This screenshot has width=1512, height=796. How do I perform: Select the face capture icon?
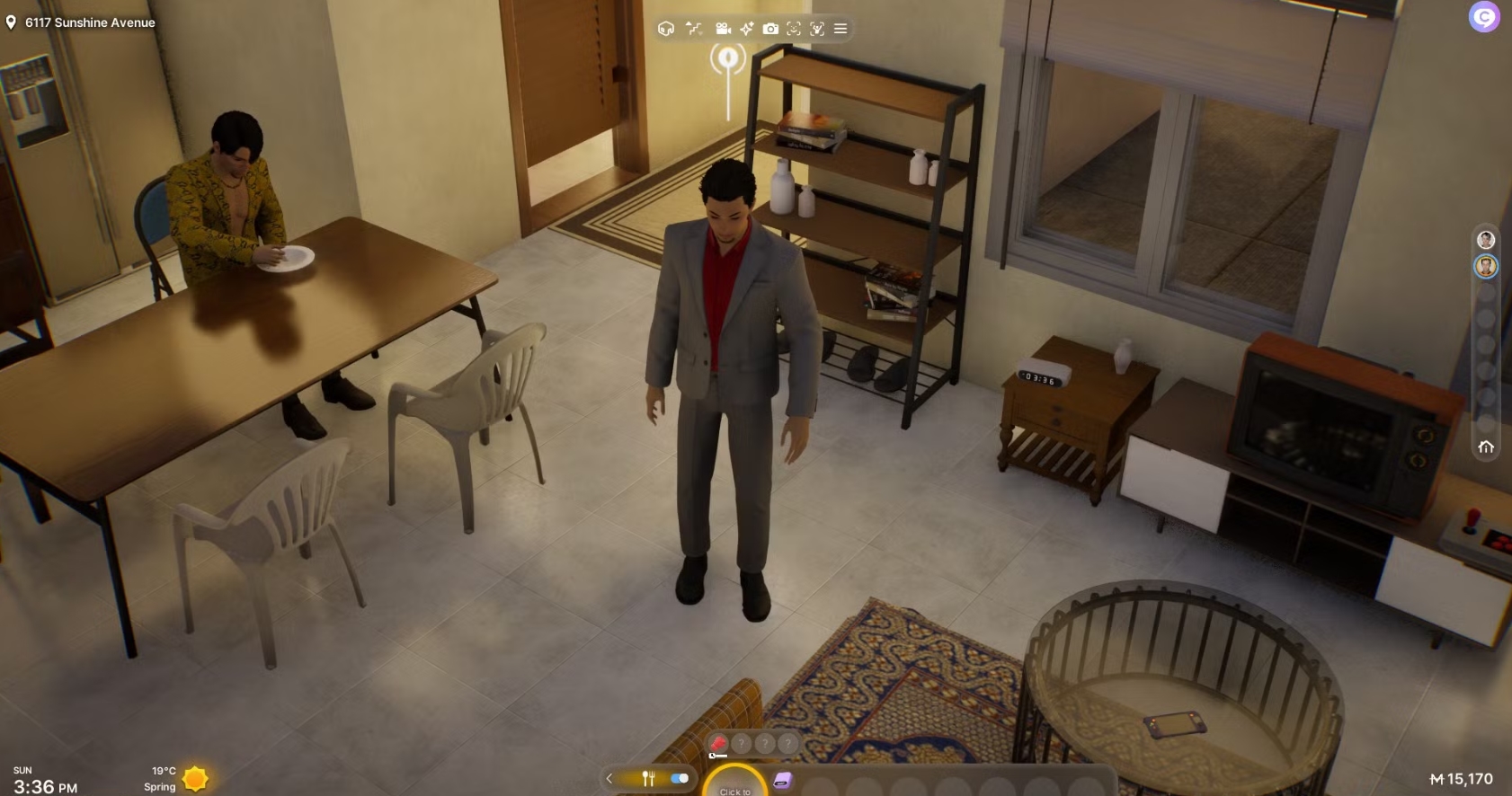794,28
